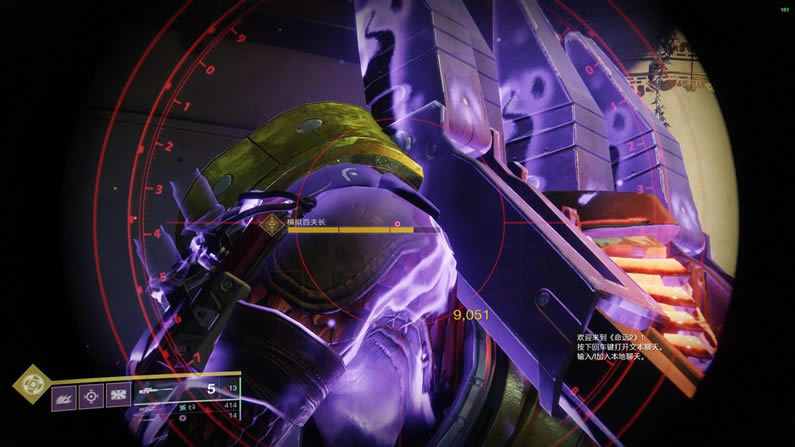Activate the grenade ability crosshair icon
The image size is (795, 447).
pos(91,397)
